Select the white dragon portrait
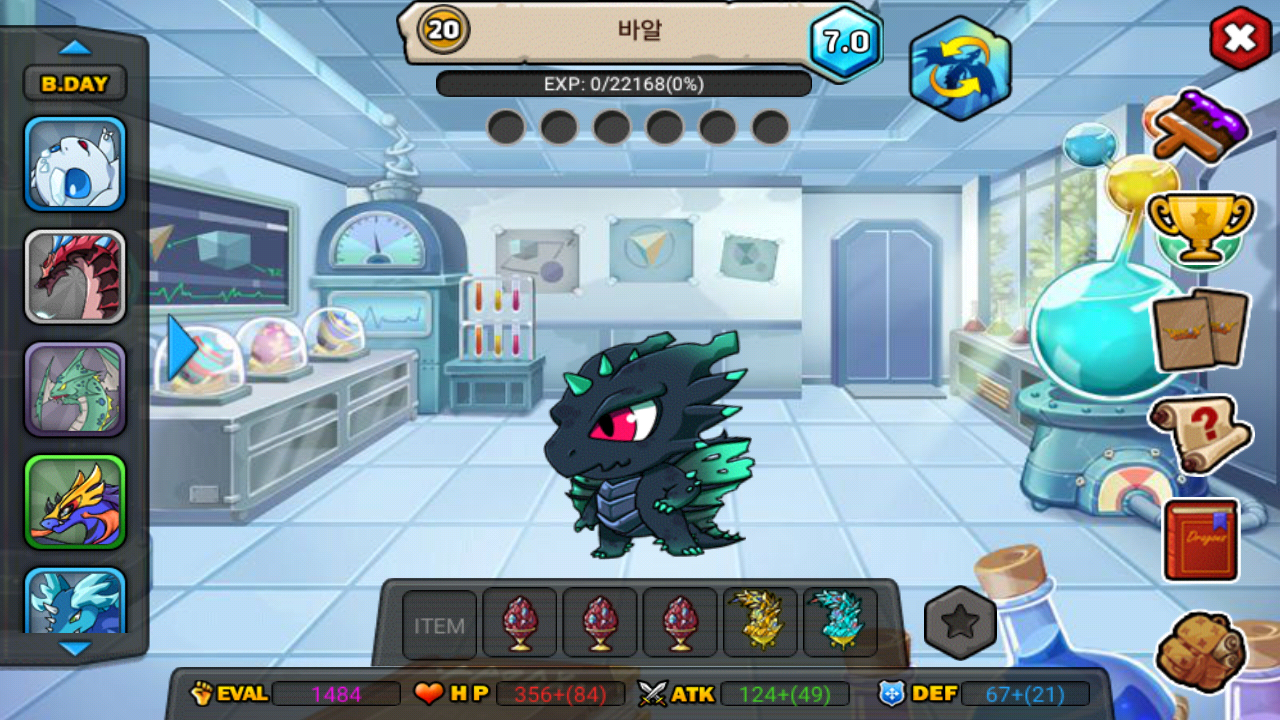1280x720 pixels. pos(75,165)
